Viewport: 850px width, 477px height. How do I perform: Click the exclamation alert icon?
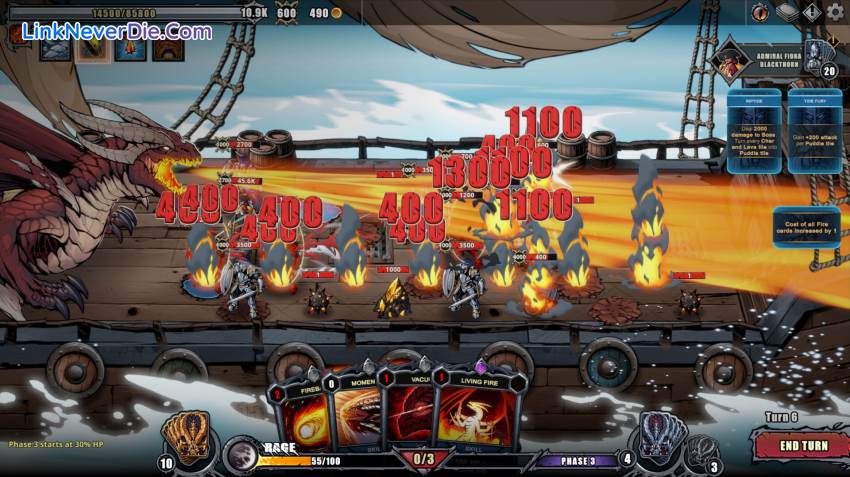click(x=811, y=12)
